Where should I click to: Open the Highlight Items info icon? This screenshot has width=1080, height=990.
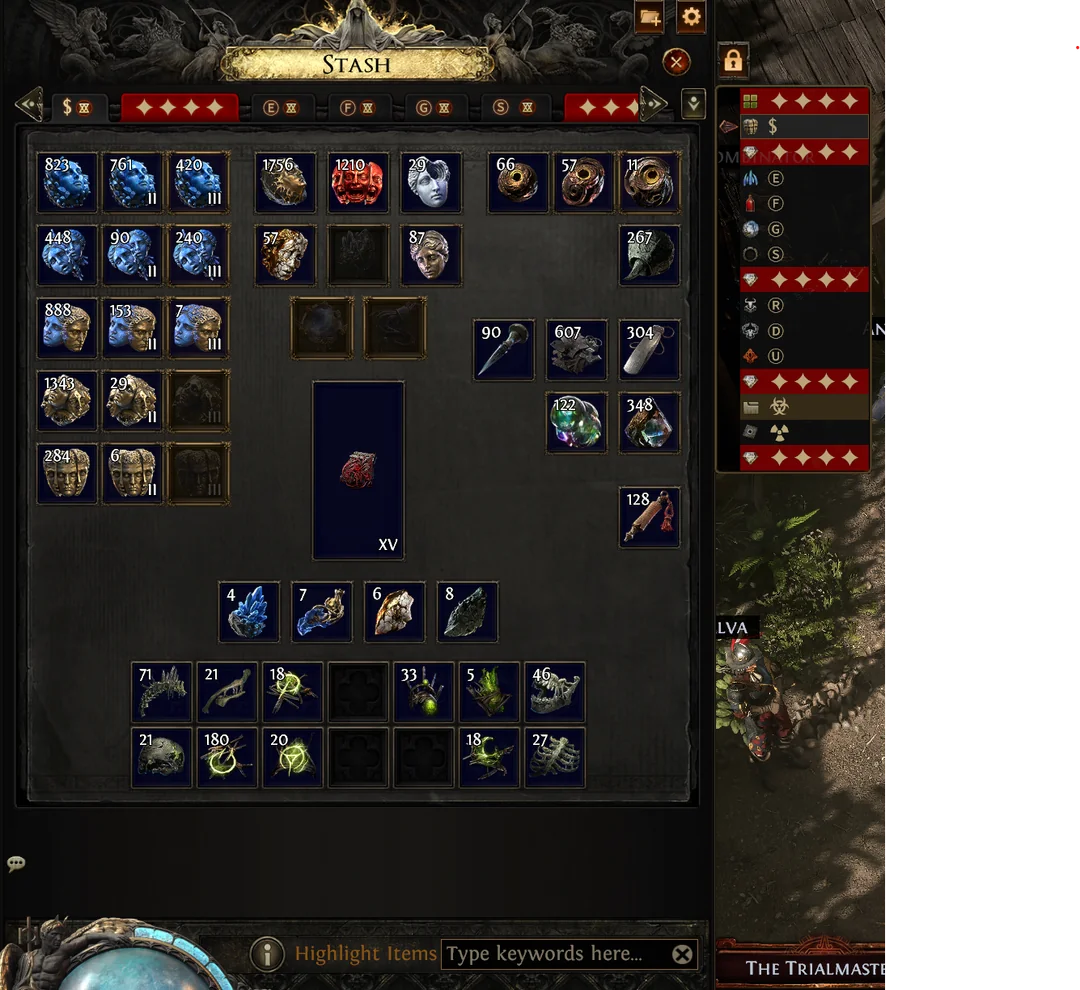267,954
